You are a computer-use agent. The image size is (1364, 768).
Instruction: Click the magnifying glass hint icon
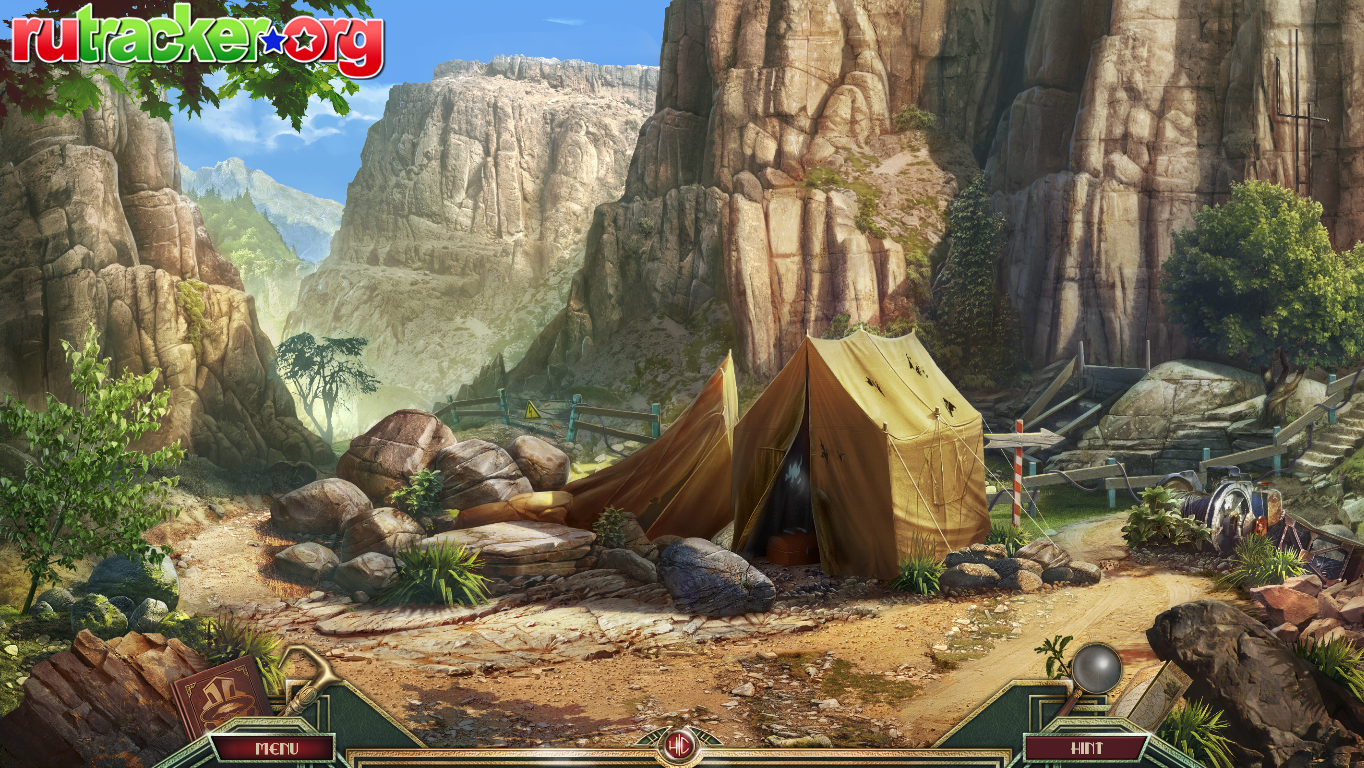click(1096, 667)
